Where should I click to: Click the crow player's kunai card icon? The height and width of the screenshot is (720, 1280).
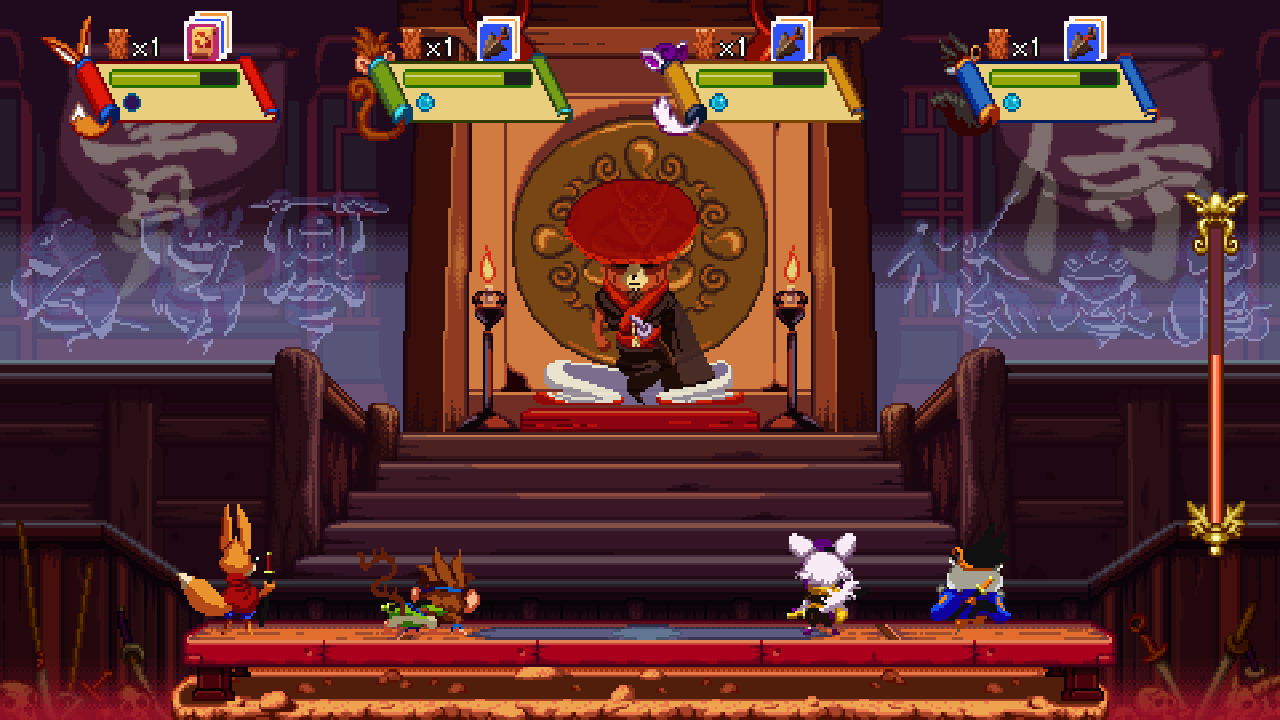click(1082, 41)
